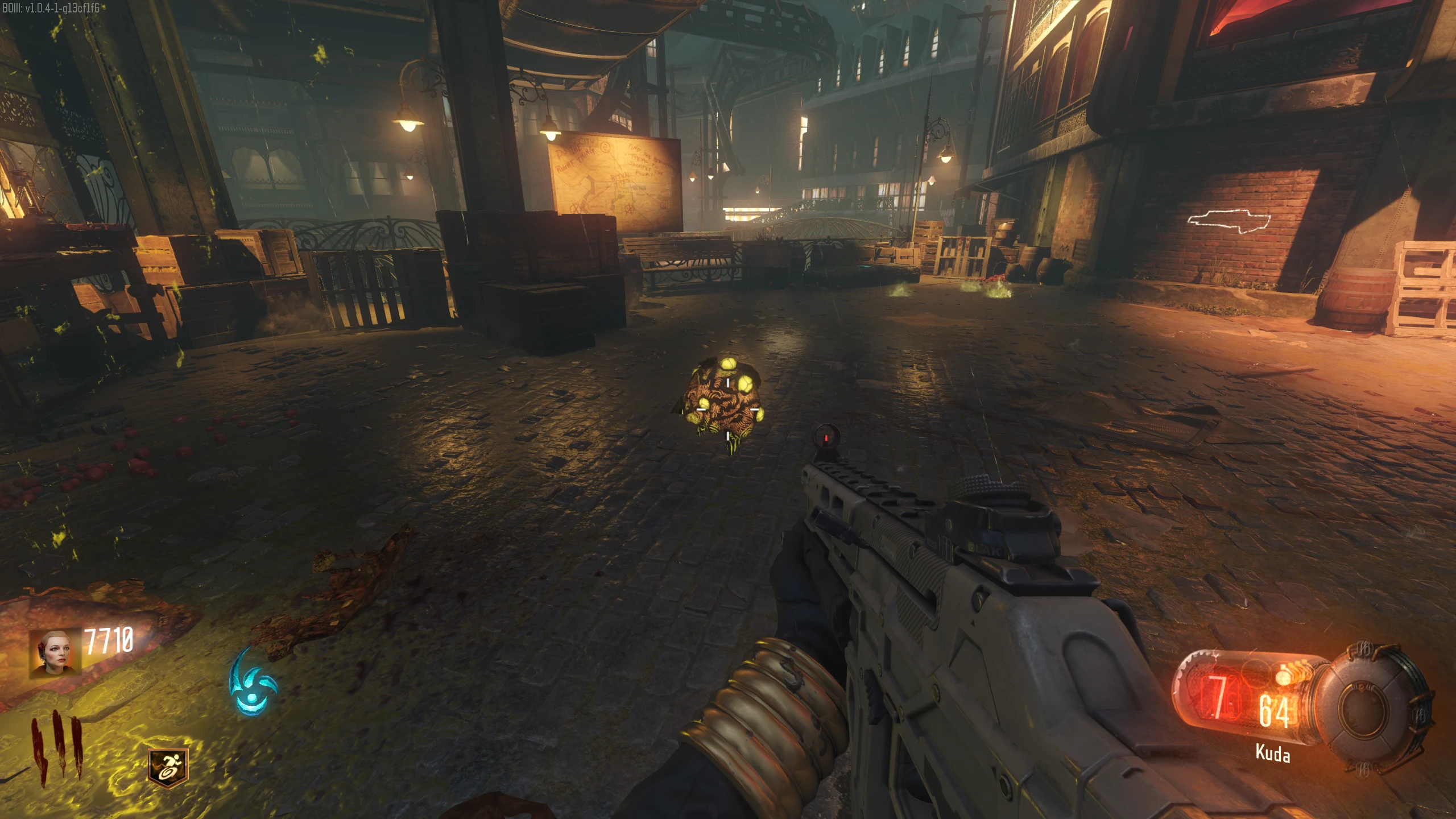Viewport: 1456px width, 819px height.
Task: Select the Kuda weapon name label
Action: tap(1272, 753)
